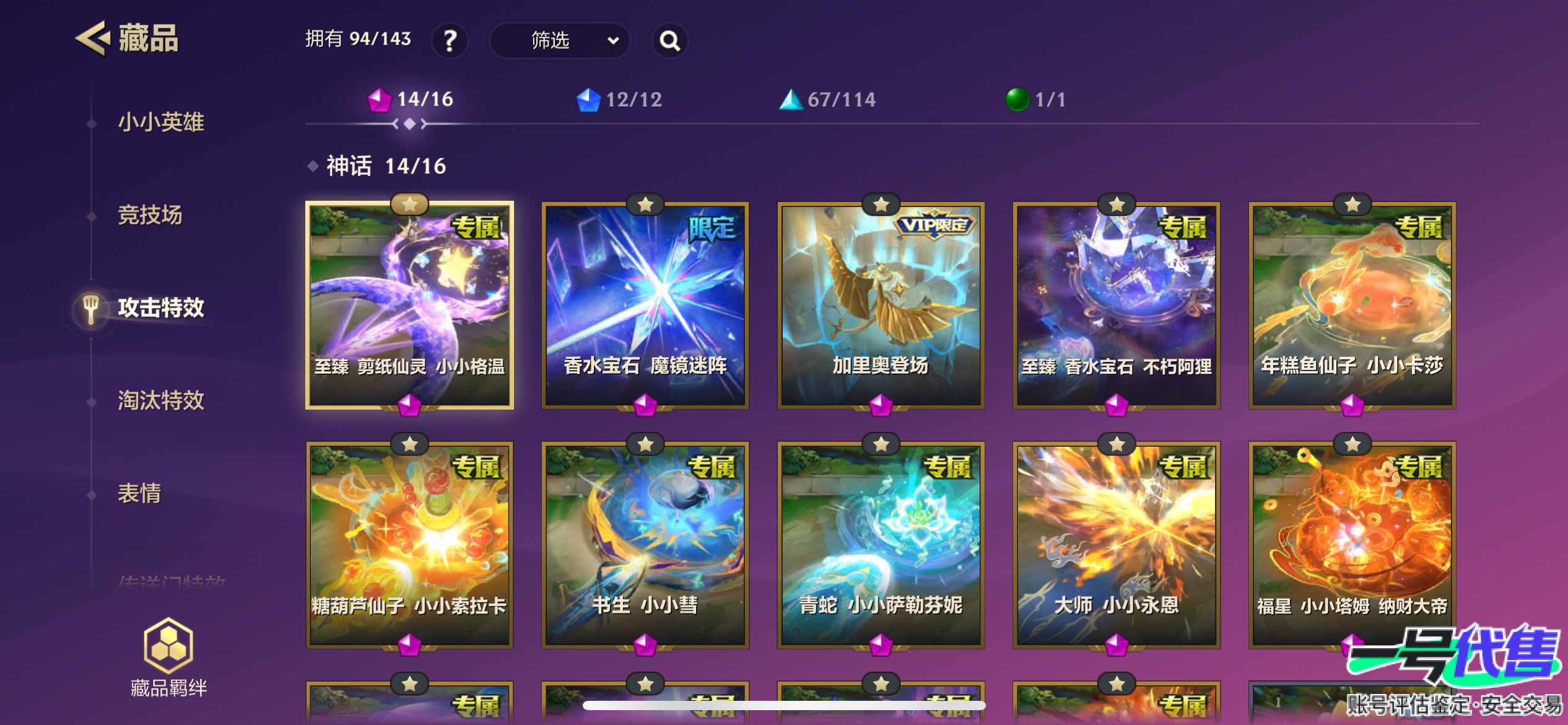Collapse the 神话 14/16 section header
Screen dimensions: 1568x725
click(x=379, y=166)
